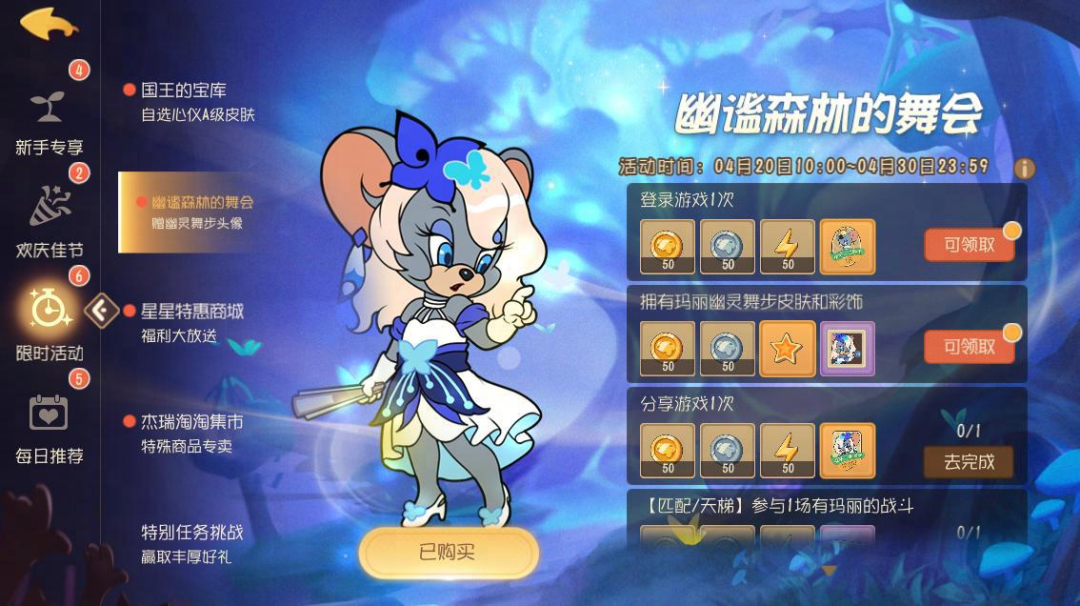This screenshot has width=1080, height=606.
Task: View the purple-framed avatar reward
Action: click(x=847, y=349)
